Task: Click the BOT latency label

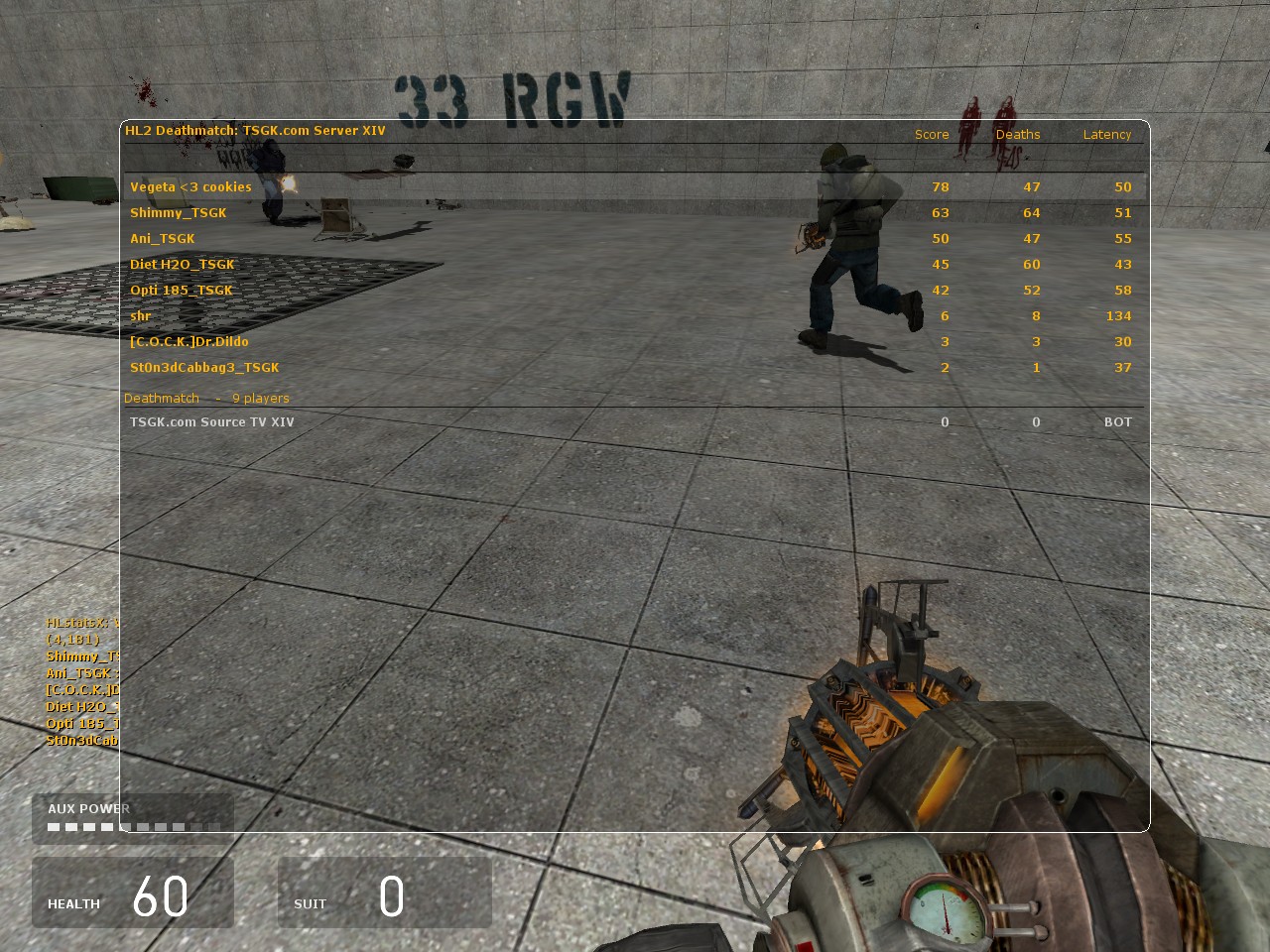Action: click(1118, 421)
